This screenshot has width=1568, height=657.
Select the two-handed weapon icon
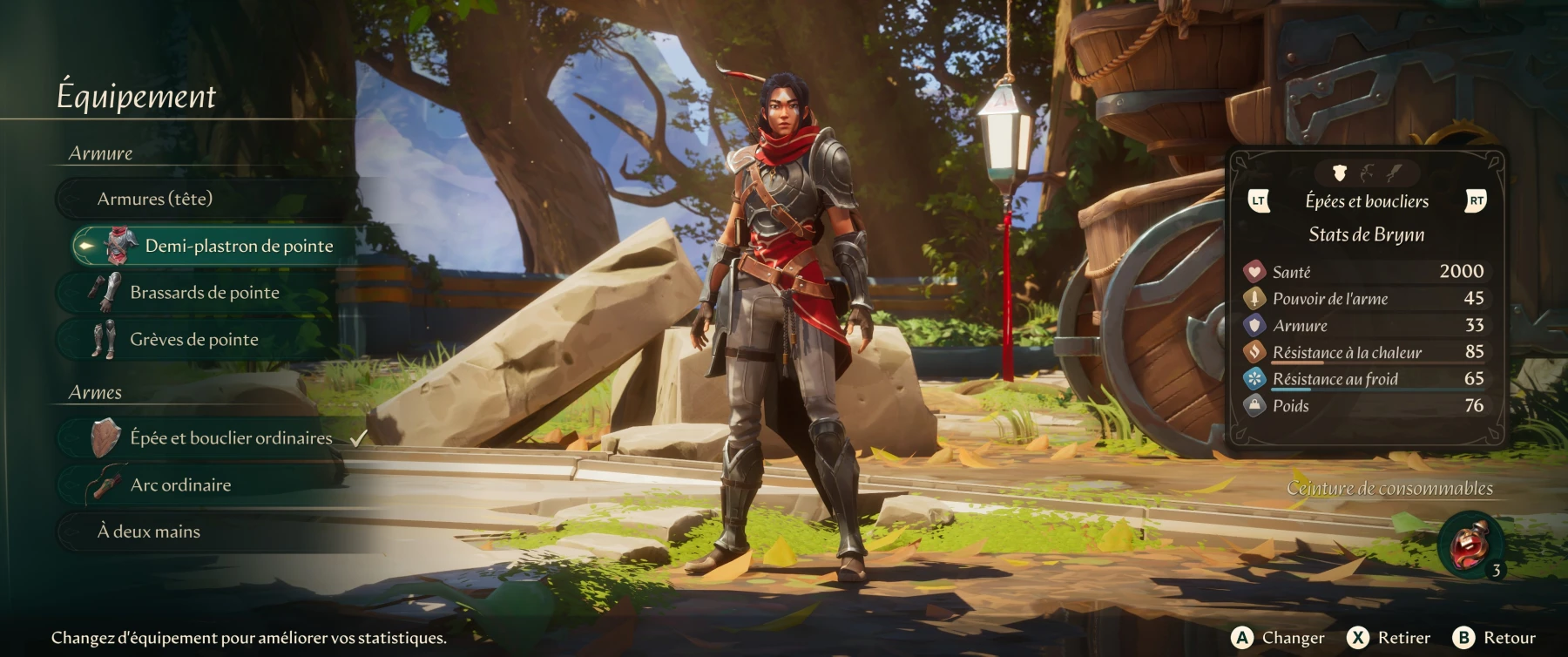click(x=1394, y=172)
